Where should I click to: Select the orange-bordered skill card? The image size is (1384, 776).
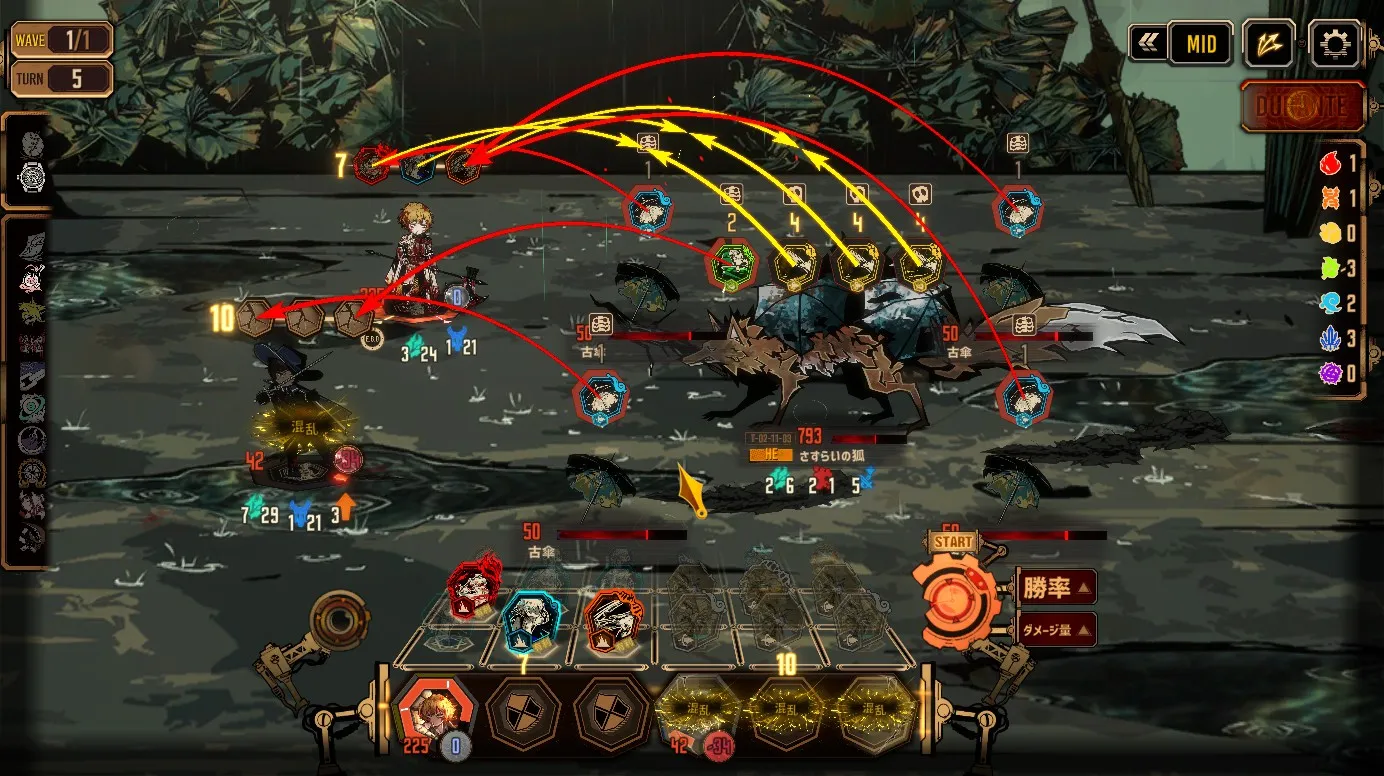(610, 622)
